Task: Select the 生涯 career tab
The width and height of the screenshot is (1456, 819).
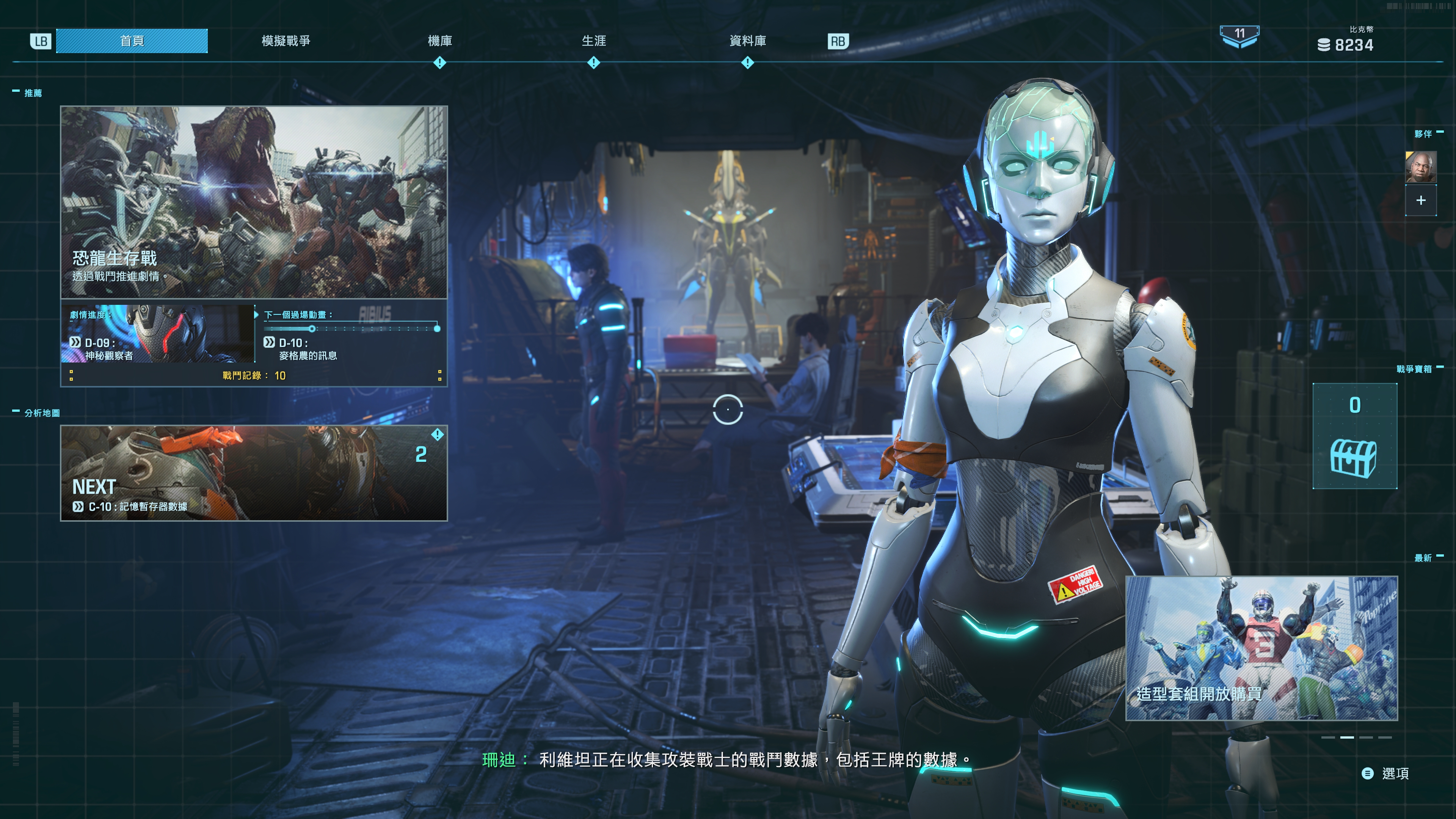Action: pyautogui.click(x=593, y=41)
